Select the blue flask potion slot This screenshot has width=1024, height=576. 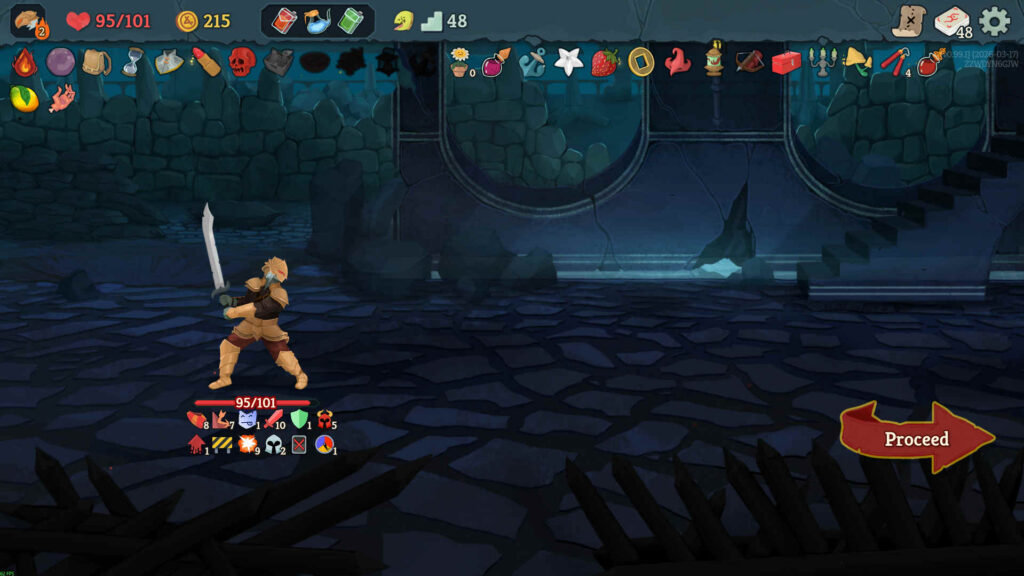tap(317, 21)
